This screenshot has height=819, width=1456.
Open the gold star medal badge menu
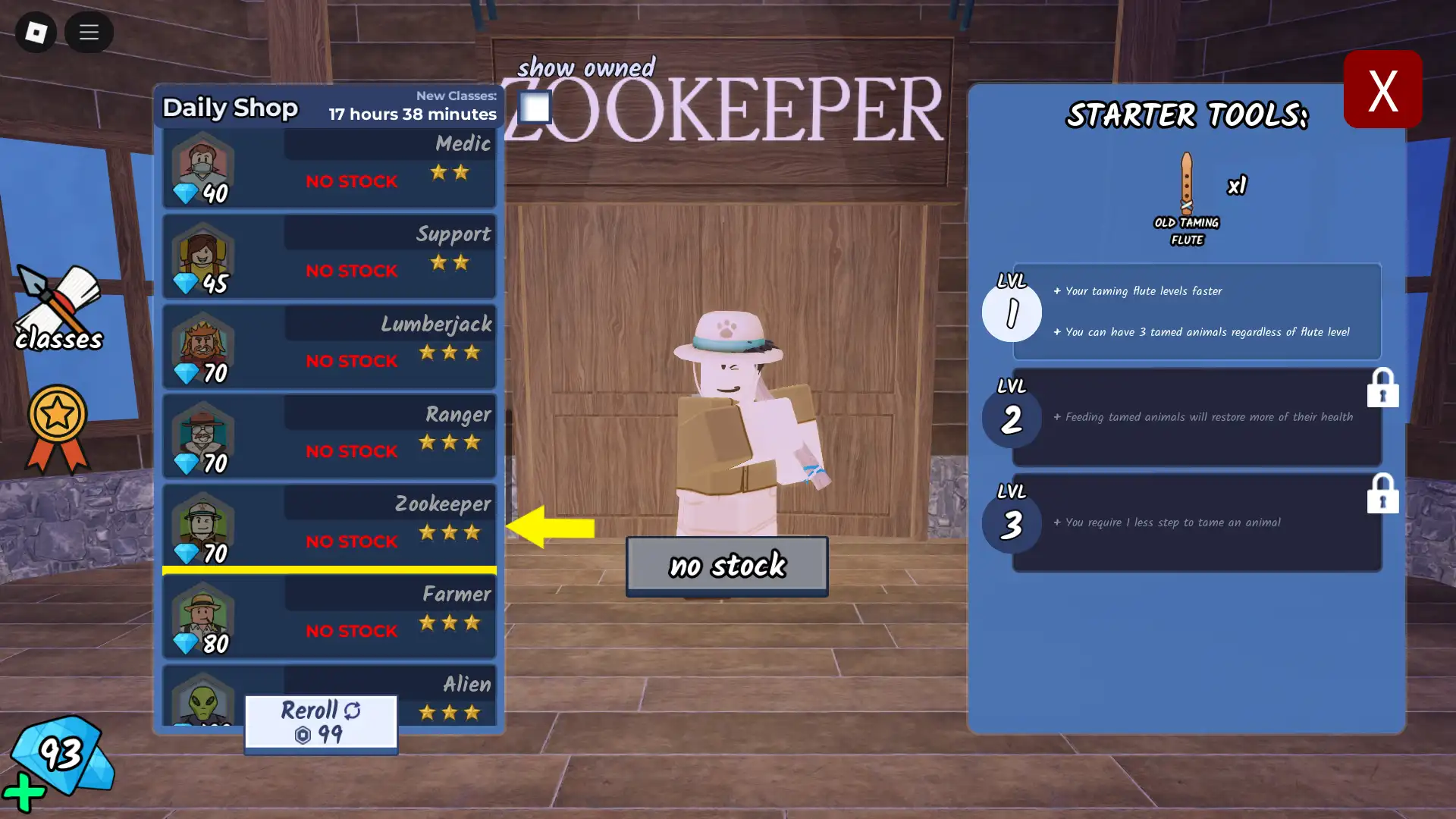(x=58, y=428)
